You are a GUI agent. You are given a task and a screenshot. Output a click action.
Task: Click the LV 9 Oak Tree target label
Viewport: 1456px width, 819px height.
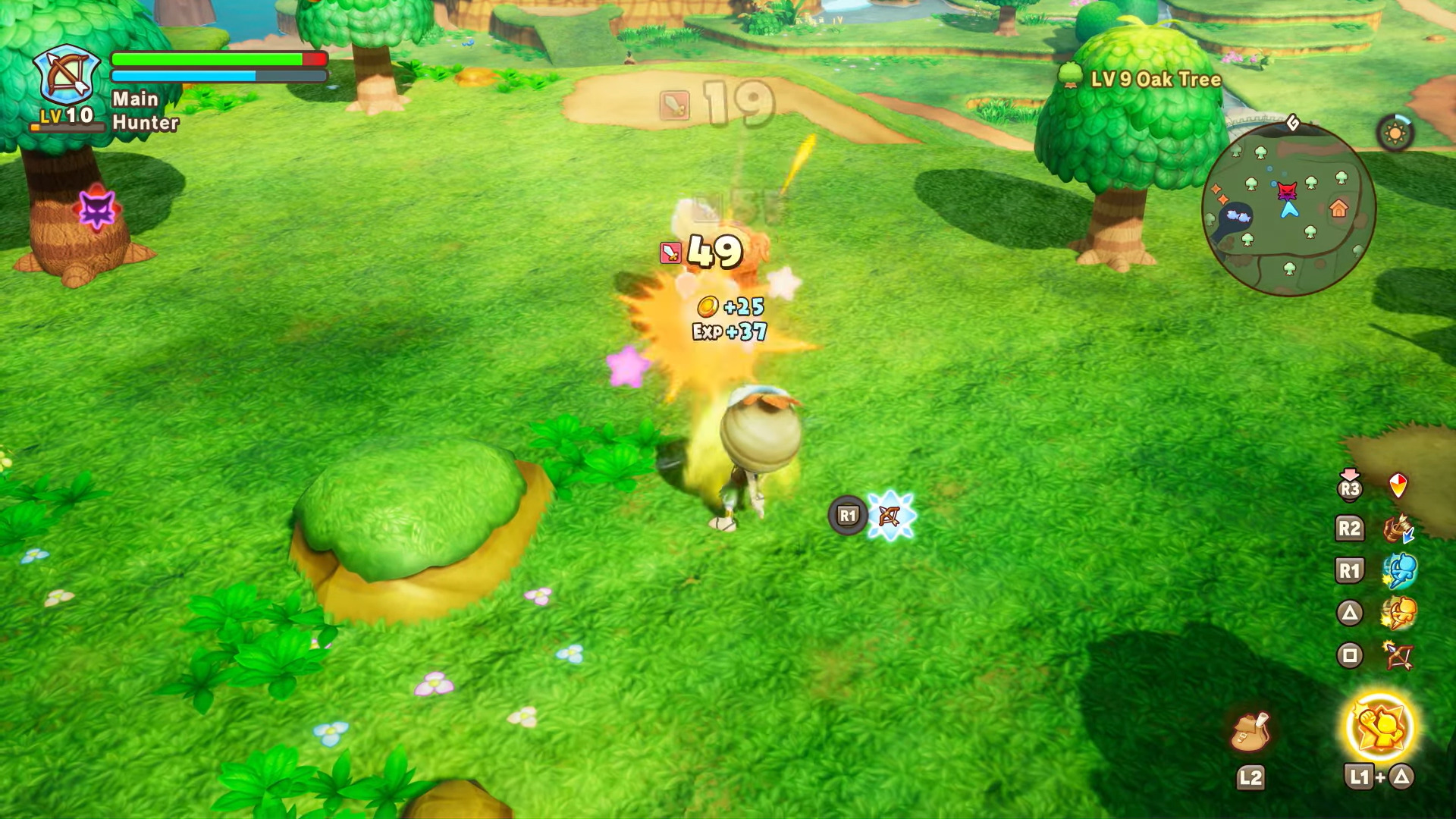click(1155, 80)
